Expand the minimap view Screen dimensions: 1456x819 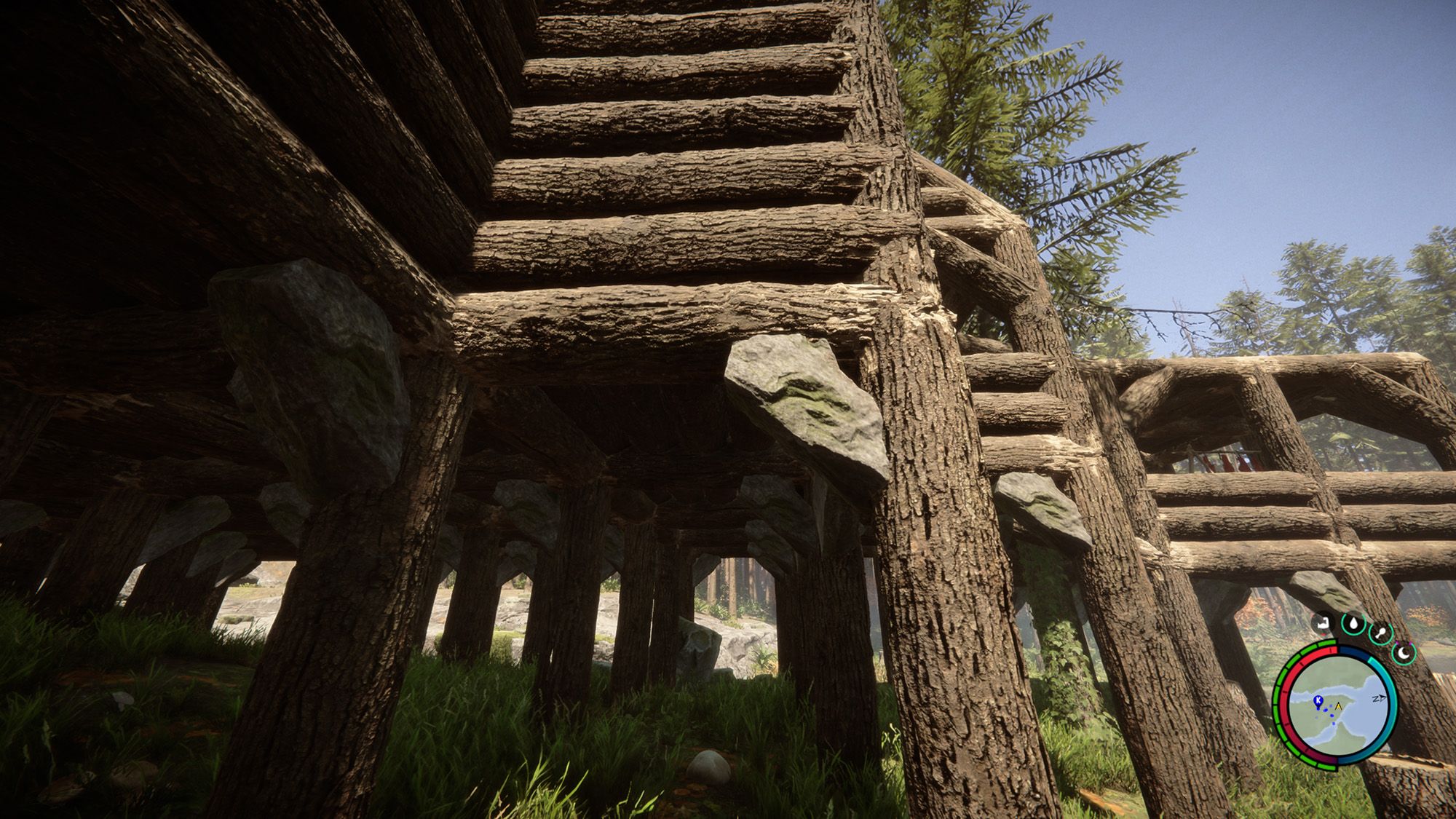1343,704
